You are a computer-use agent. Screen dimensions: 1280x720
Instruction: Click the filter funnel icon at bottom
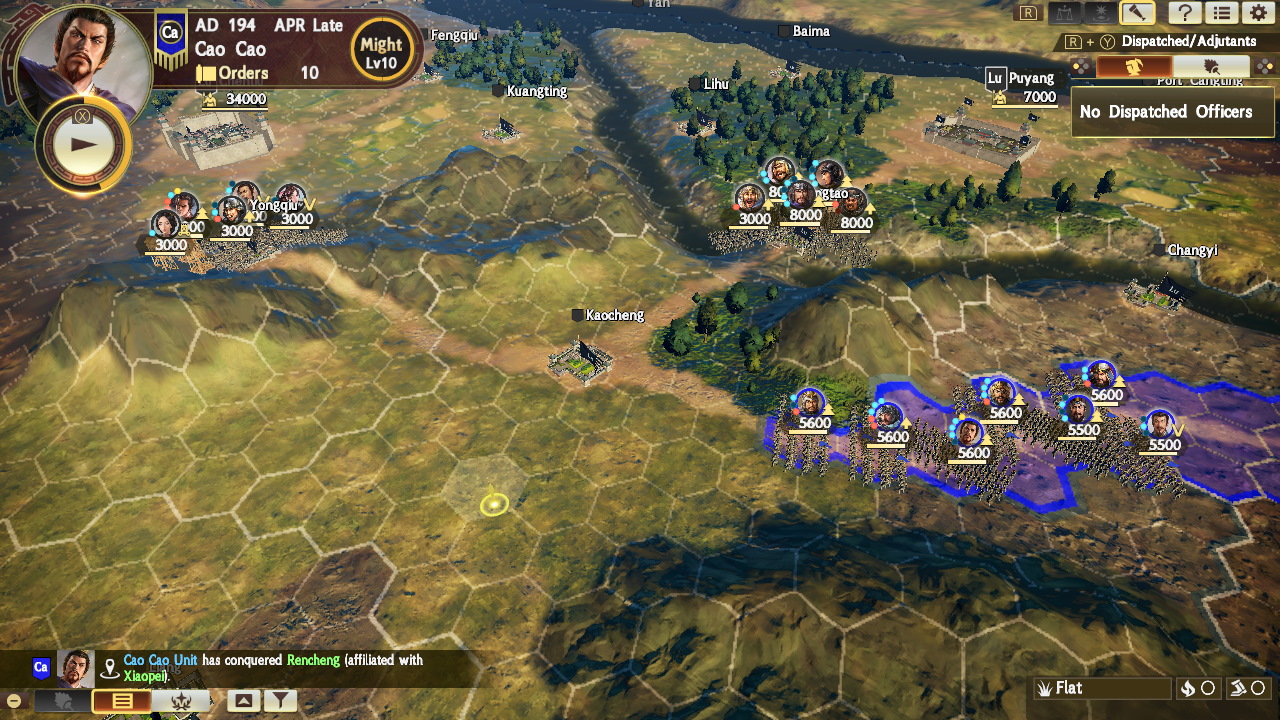tap(281, 701)
